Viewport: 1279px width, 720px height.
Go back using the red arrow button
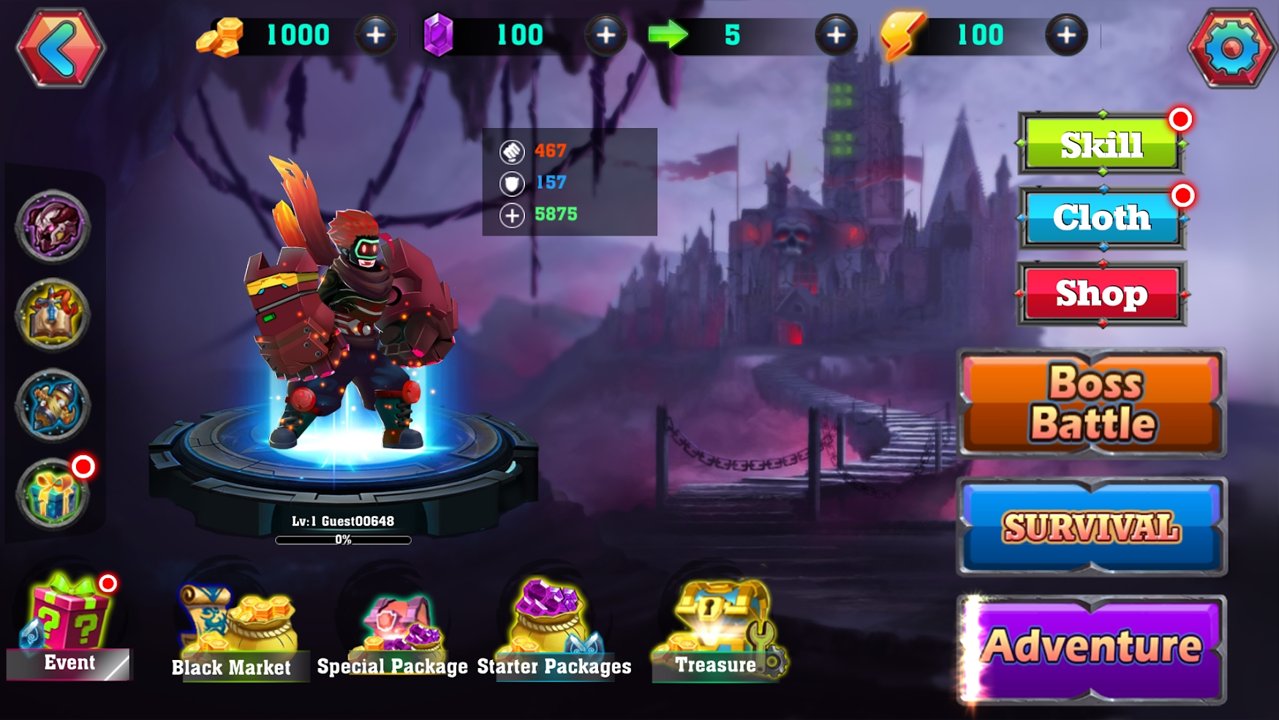click(60, 47)
